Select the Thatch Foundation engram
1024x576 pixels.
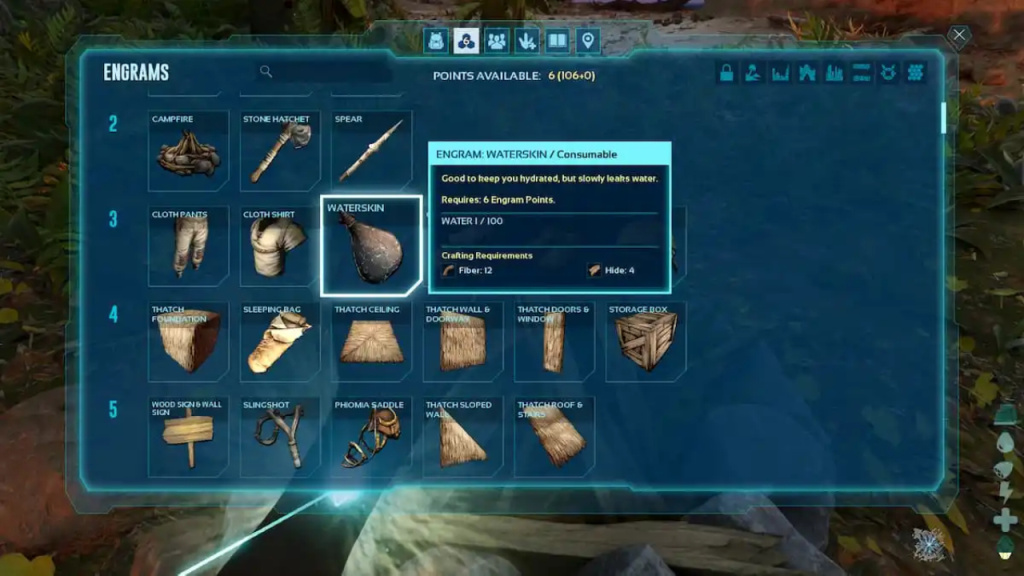[x=188, y=342]
